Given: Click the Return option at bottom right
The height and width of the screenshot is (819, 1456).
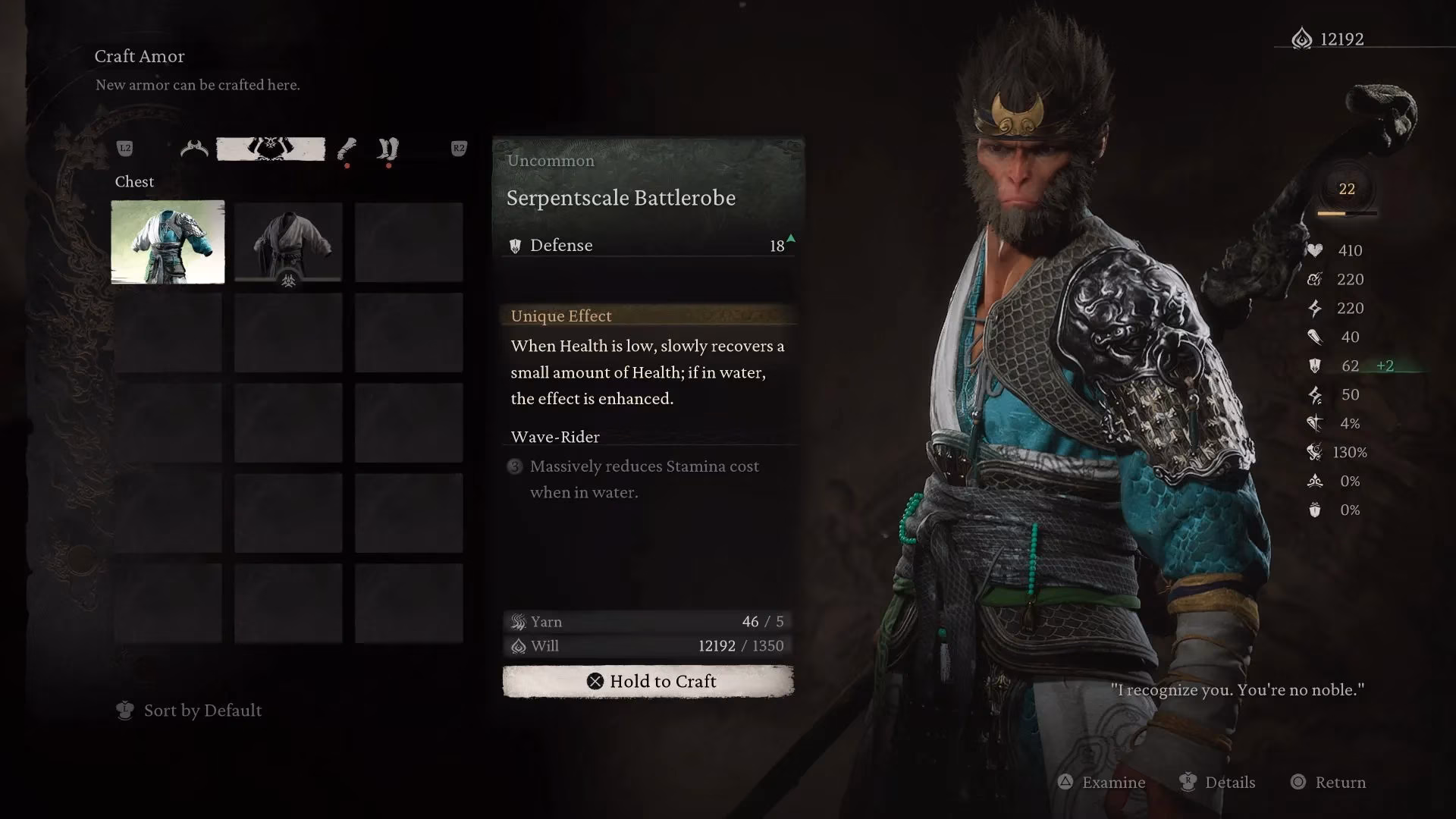Looking at the screenshot, I should (1341, 783).
